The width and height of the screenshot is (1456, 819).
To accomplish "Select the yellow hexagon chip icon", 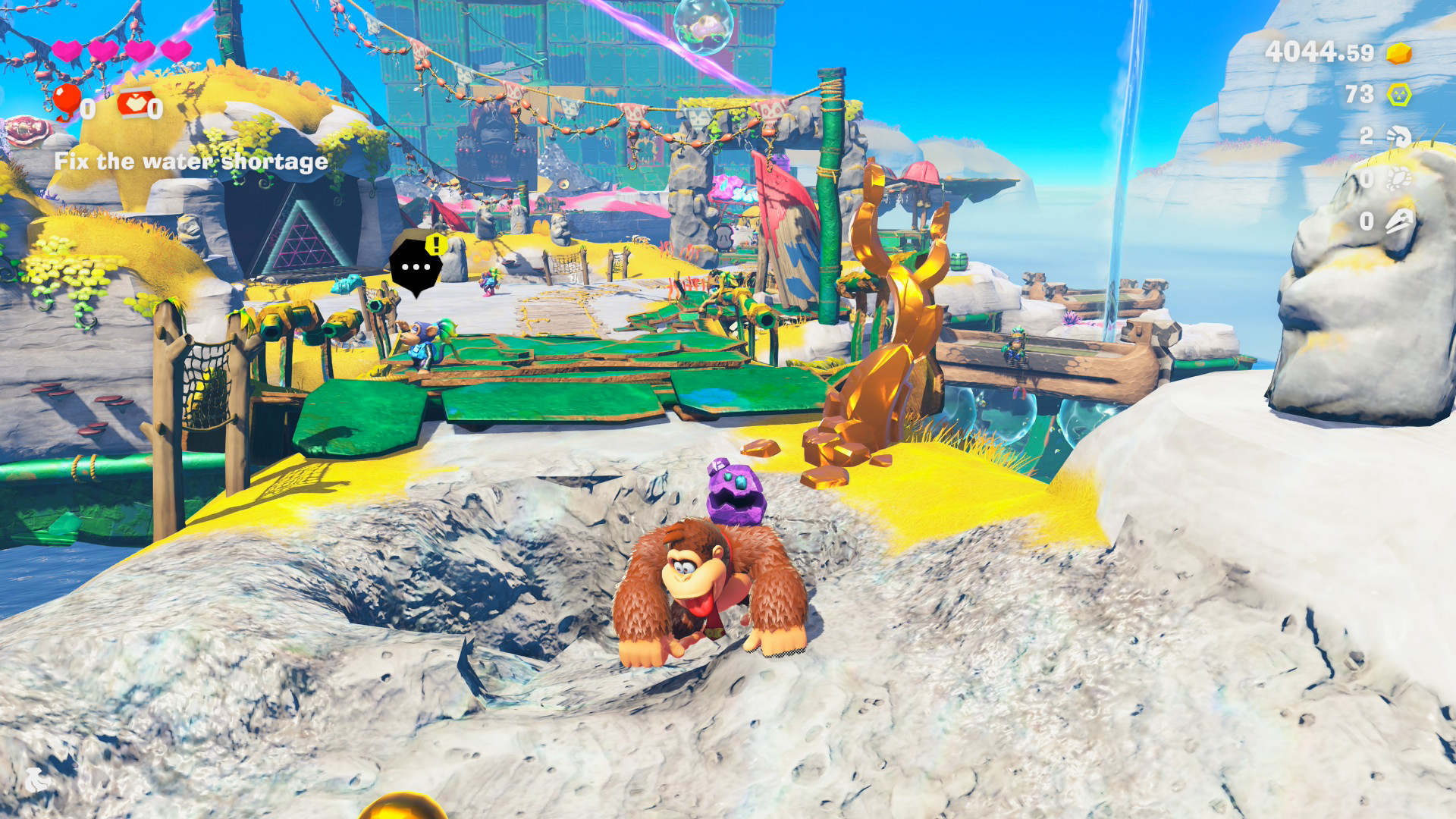I will [x=1399, y=95].
